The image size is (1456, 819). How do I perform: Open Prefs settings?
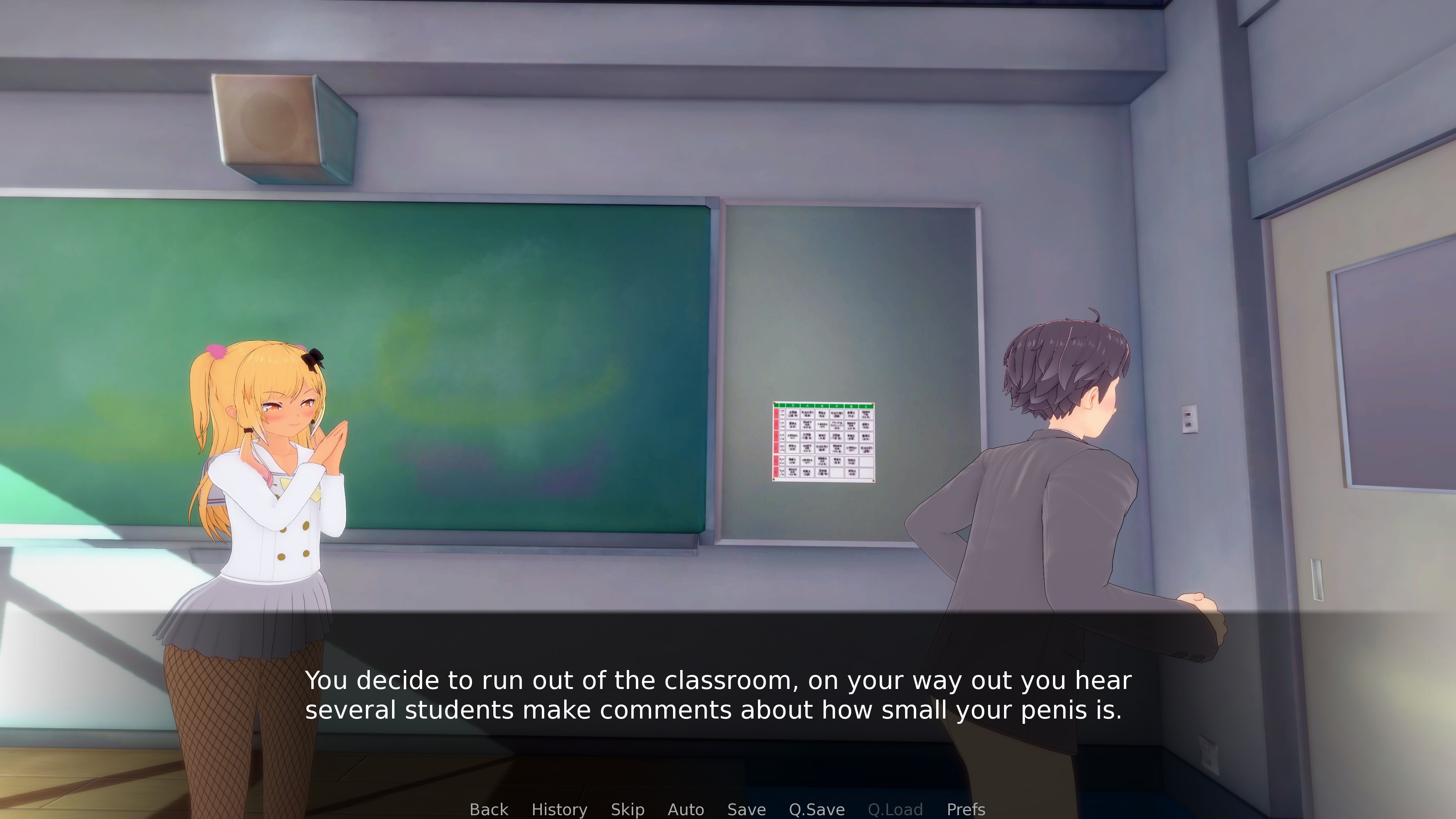[x=966, y=810]
